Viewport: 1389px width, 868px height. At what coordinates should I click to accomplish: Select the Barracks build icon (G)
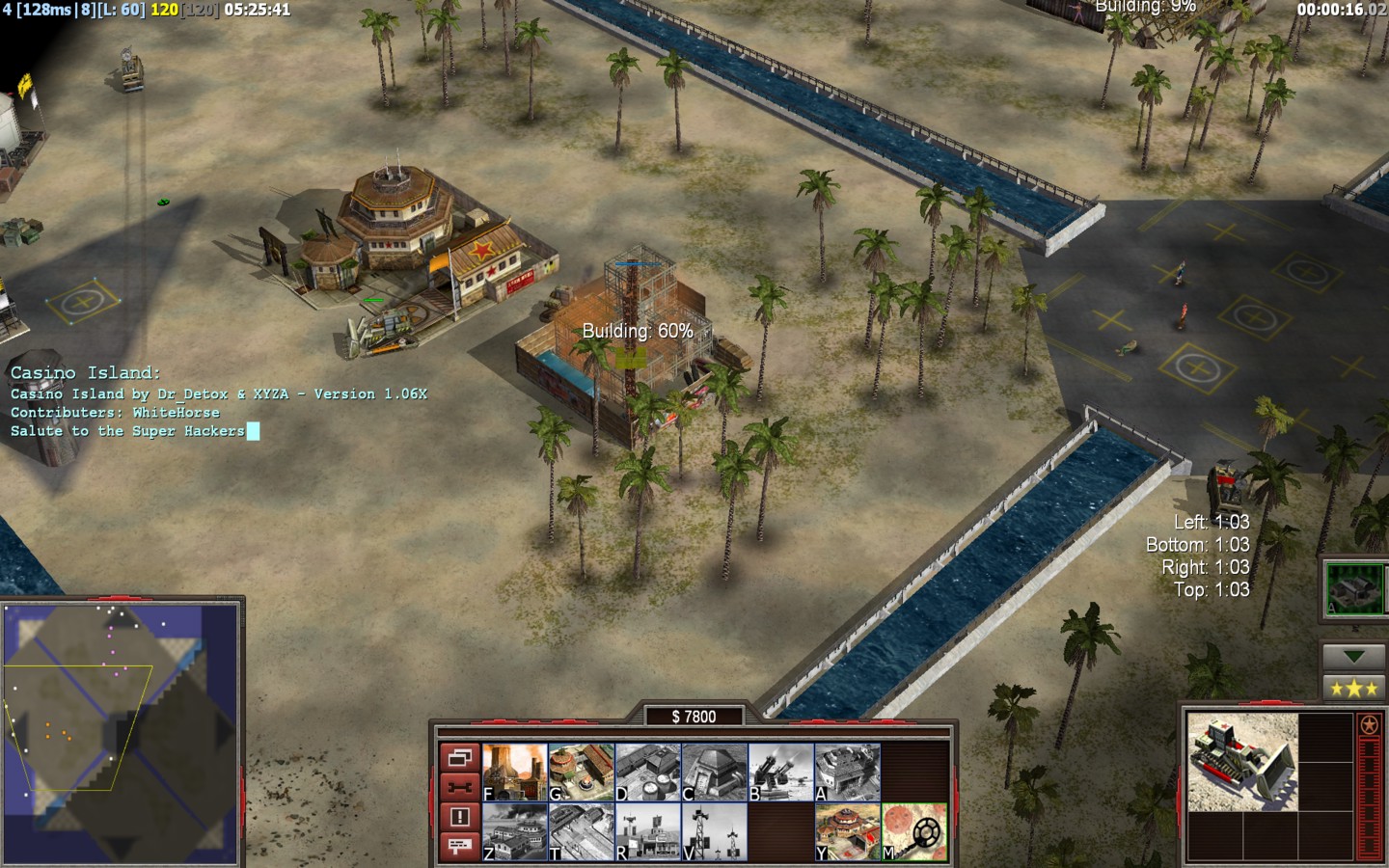581,773
